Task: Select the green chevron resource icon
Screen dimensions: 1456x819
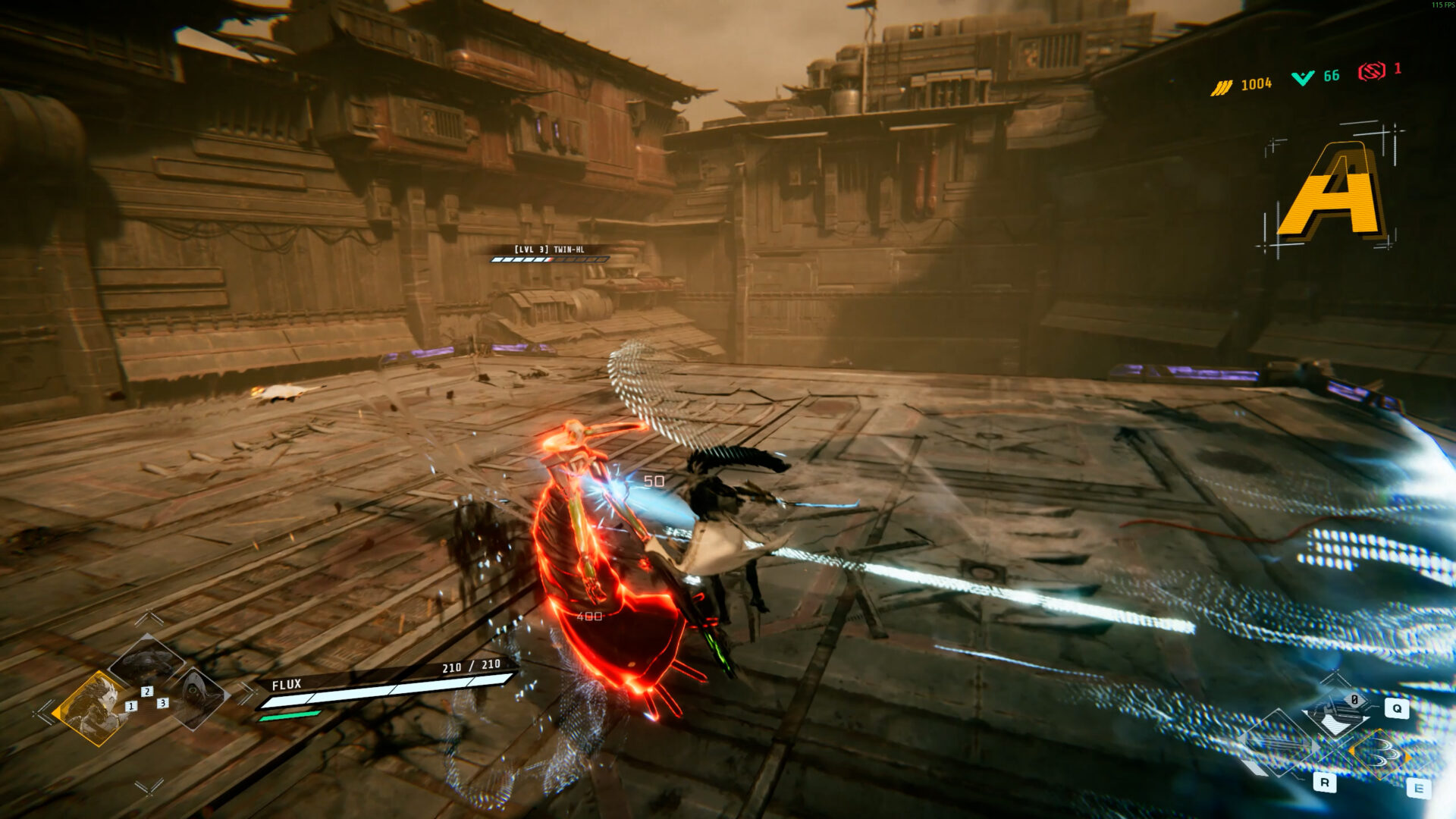Action: coord(1303,78)
